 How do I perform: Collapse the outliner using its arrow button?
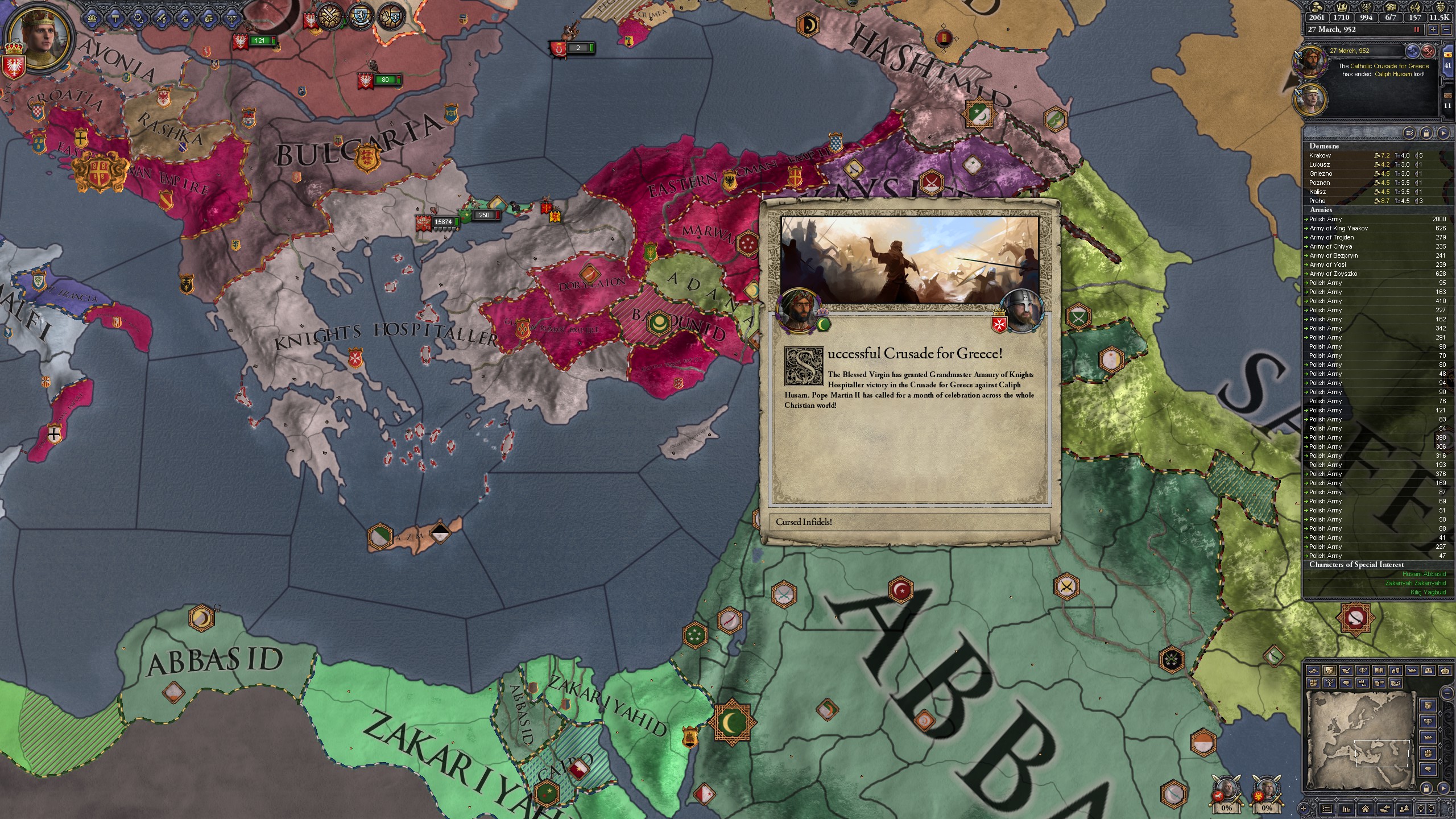1443,132
